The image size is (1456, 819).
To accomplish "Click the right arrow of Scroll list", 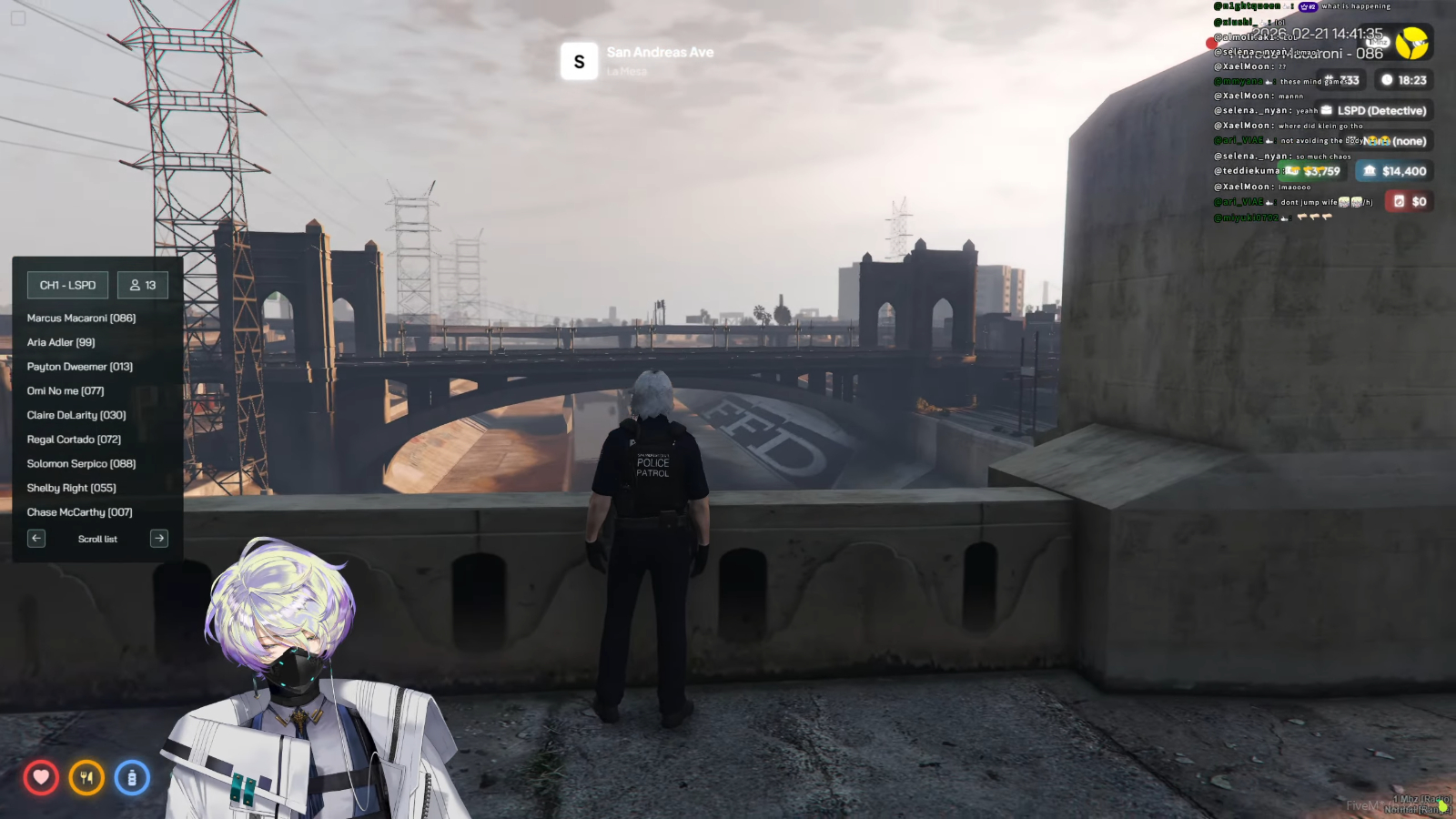I will coord(159,539).
